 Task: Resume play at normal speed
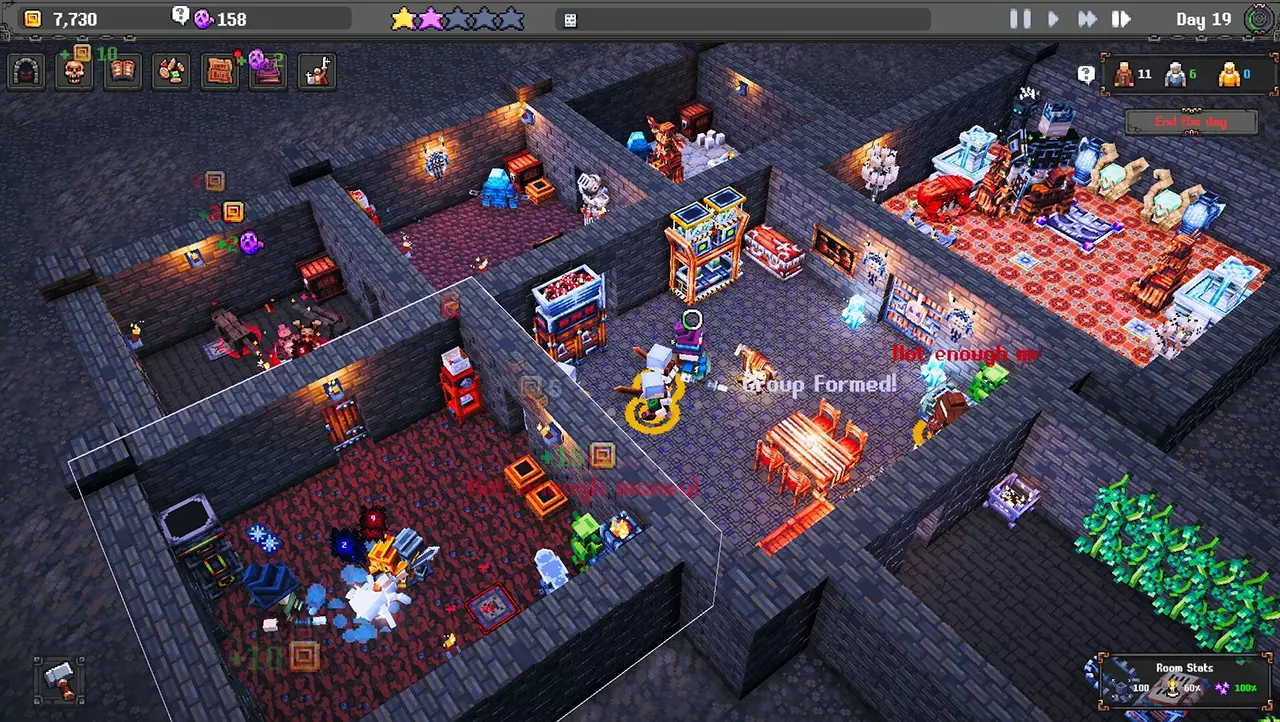[x=1053, y=18]
